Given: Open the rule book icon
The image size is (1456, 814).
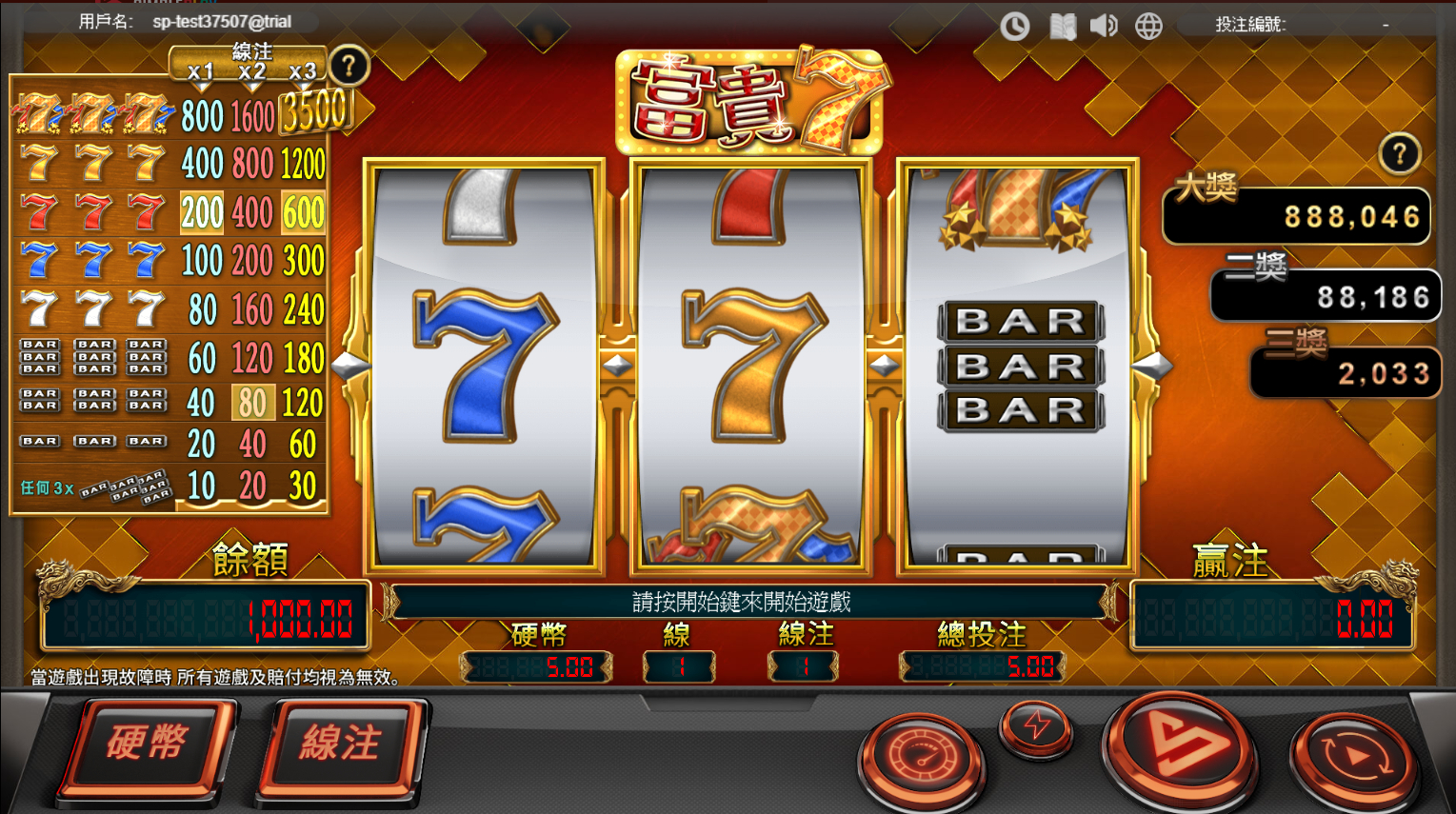Looking at the screenshot, I should (1063, 26).
